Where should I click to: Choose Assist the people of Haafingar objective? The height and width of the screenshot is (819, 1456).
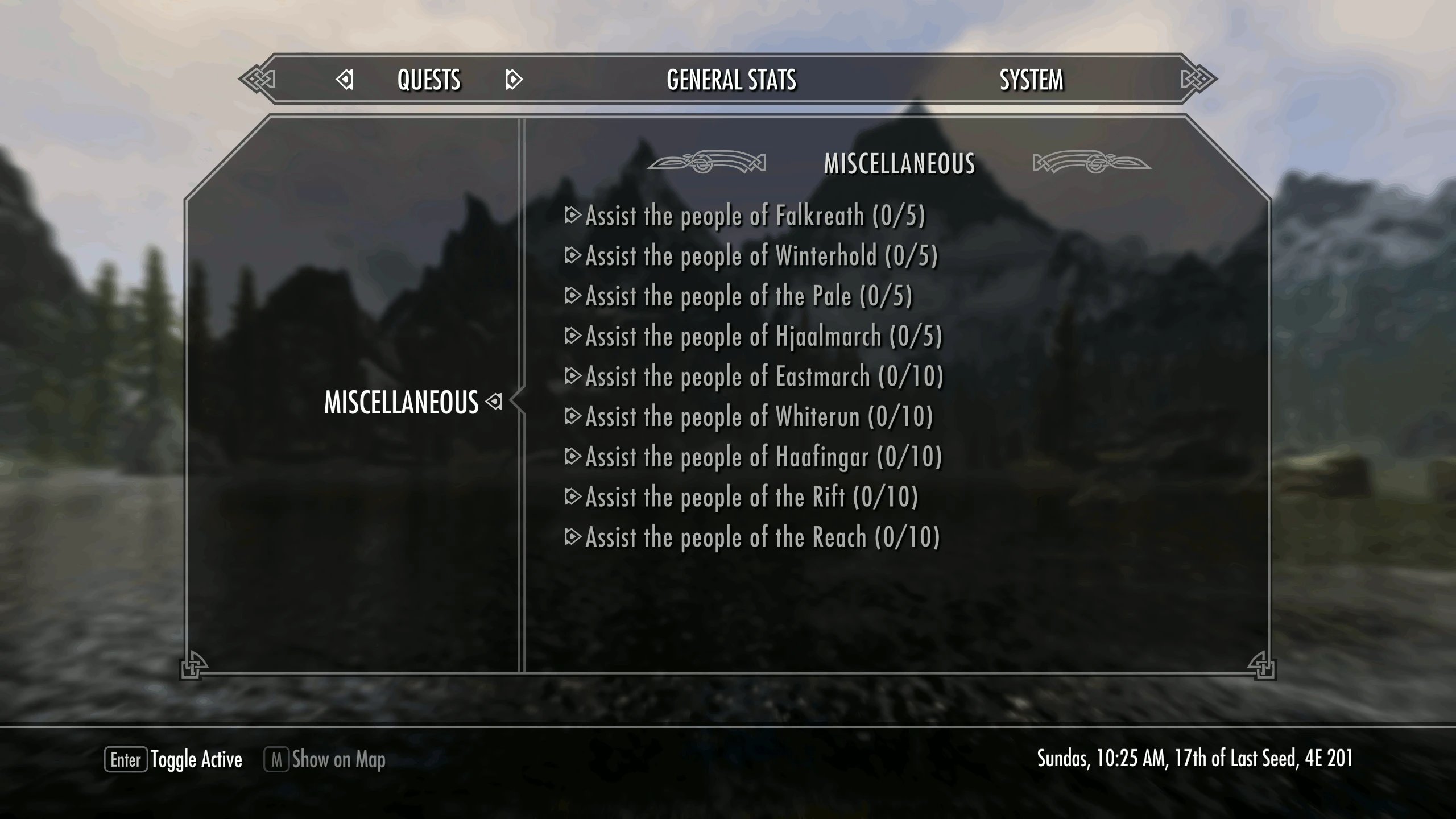click(763, 457)
